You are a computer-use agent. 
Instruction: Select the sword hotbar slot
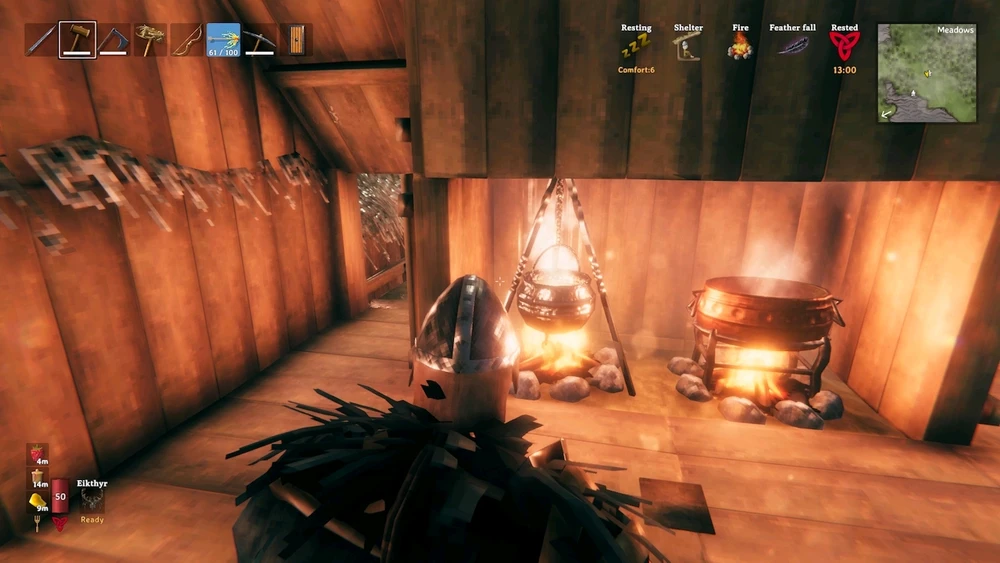[41, 40]
